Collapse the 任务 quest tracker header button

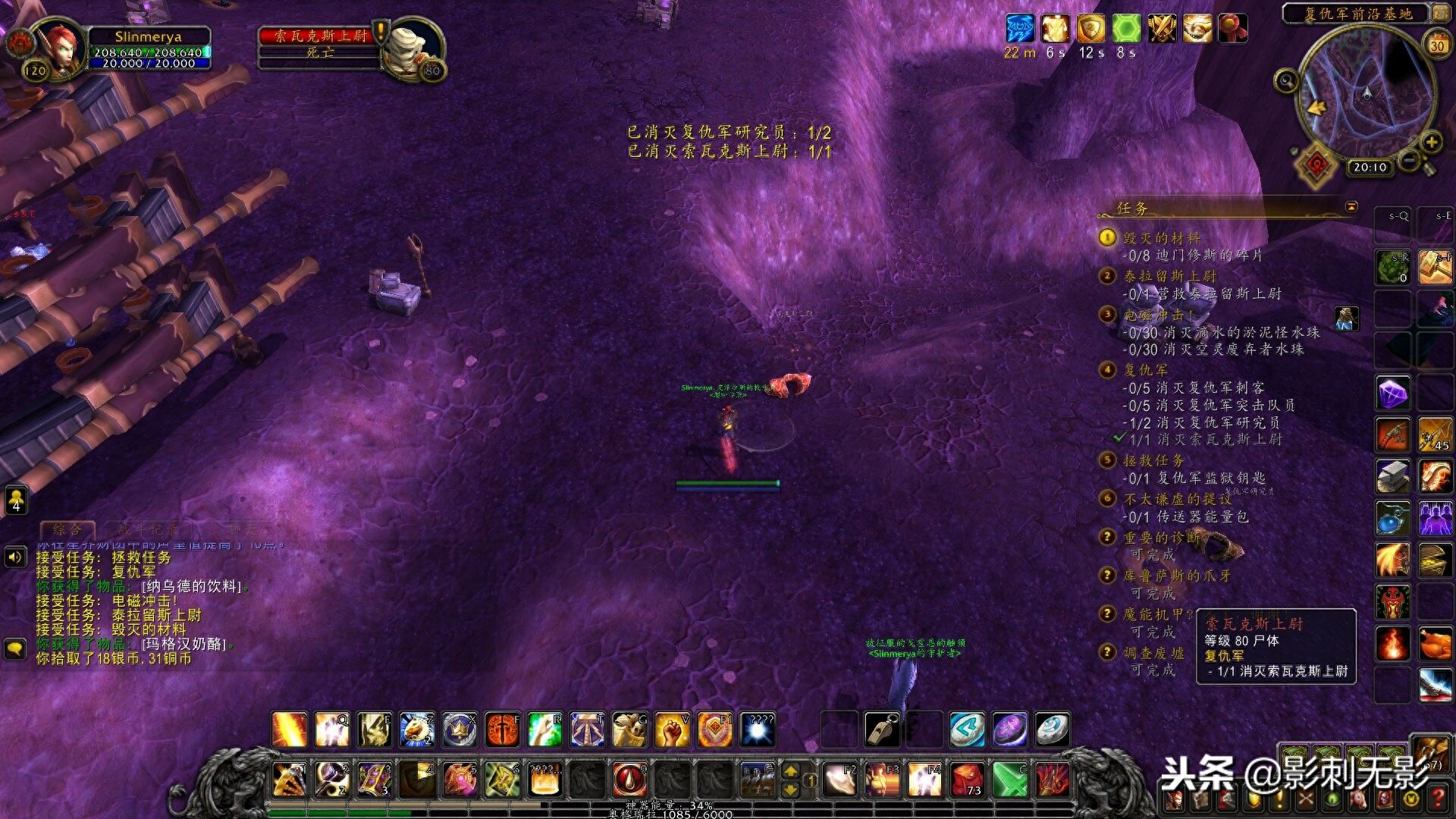(1351, 206)
